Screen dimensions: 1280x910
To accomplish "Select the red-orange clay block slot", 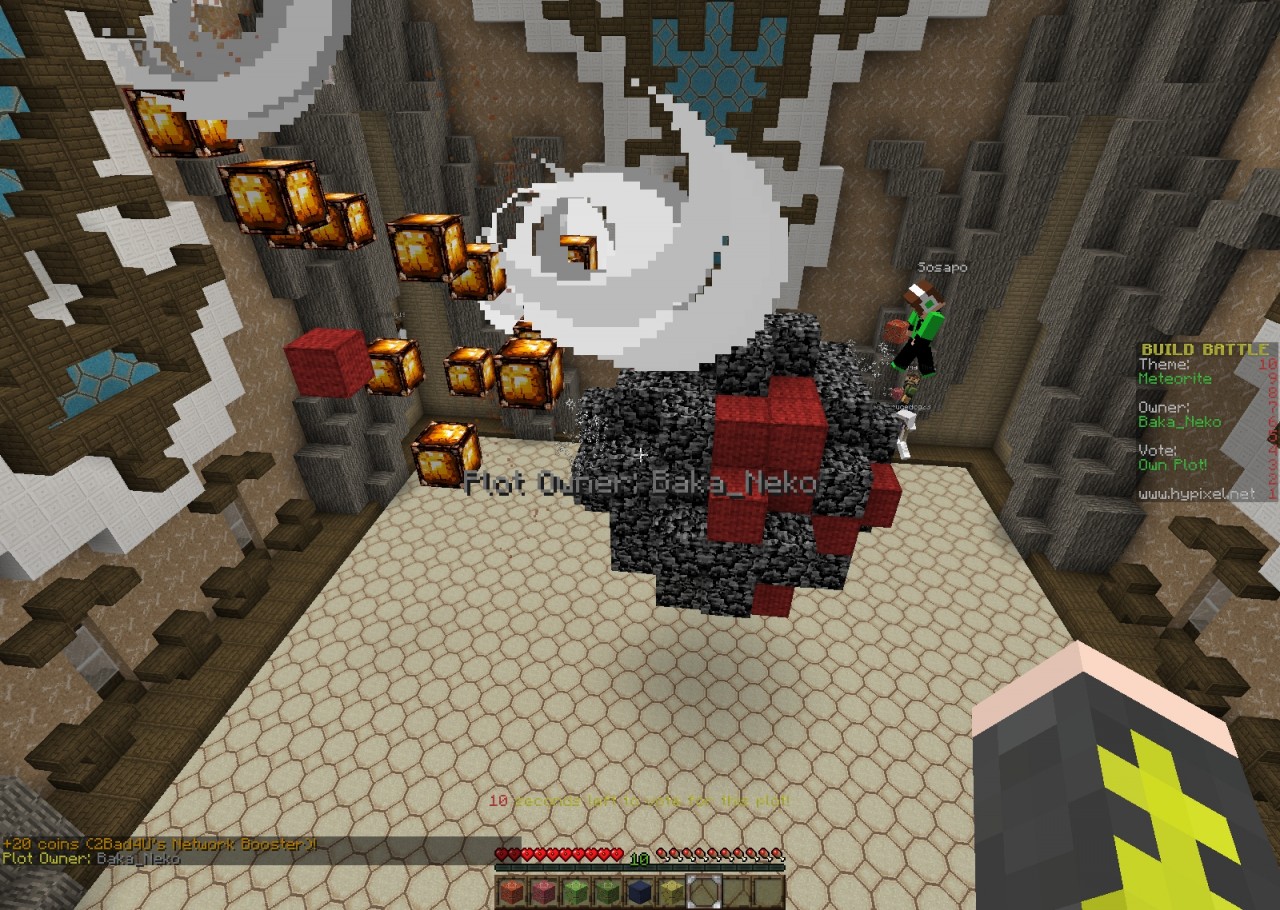I will pos(511,891).
